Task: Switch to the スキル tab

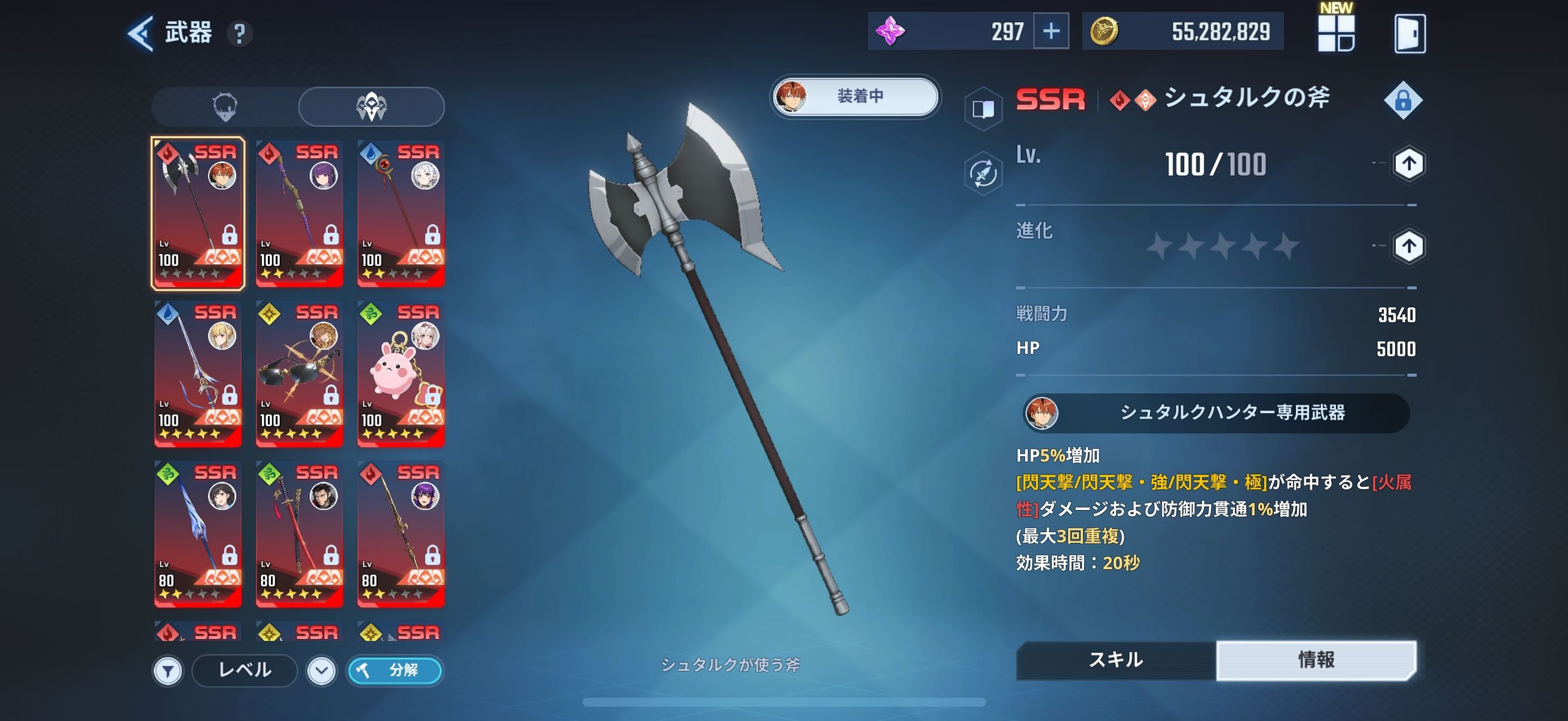Action: 1116,659
